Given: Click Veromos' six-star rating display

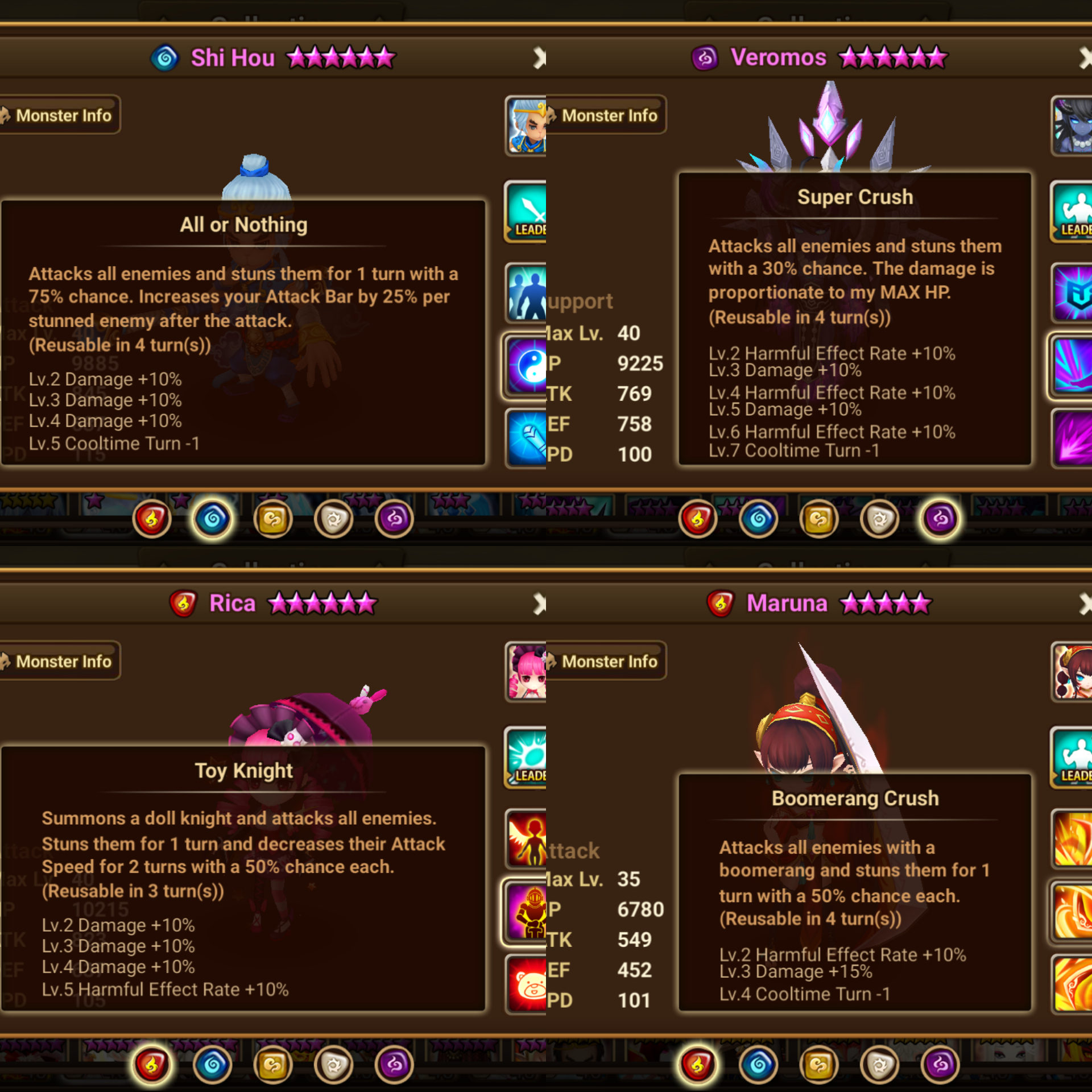Looking at the screenshot, I should [x=893, y=57].
